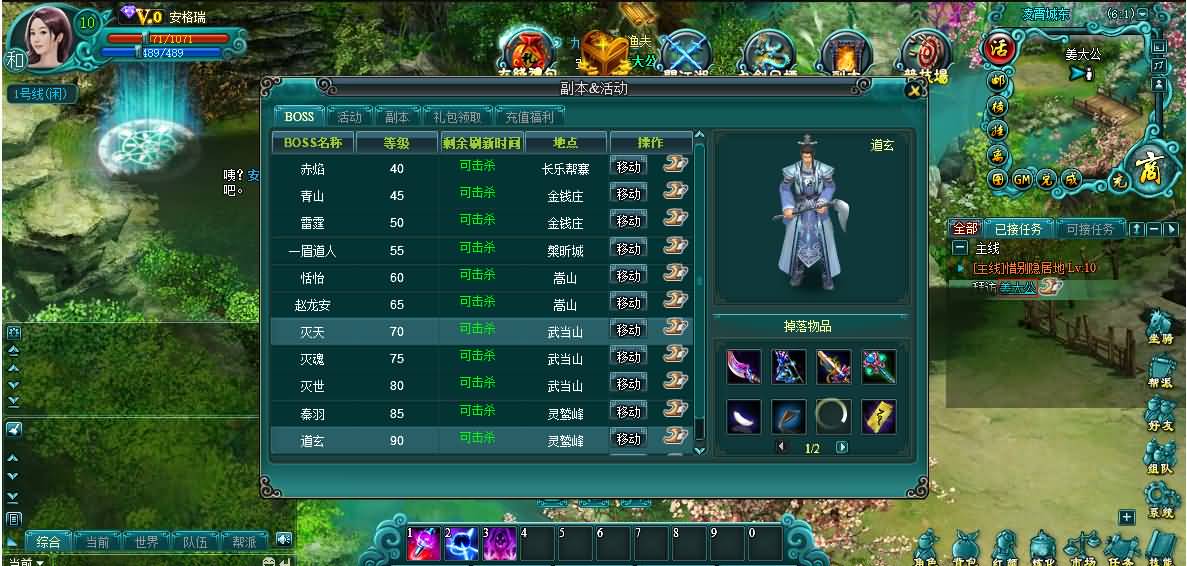Use the purple flame skill in slot 3
The width and height of the screenshot is (1187, 566).
(500, 545)
